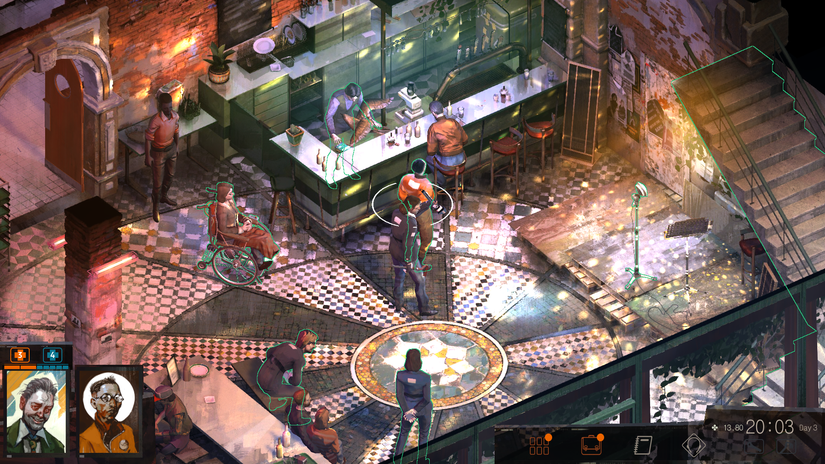Open the journal notebook icon
This screenshot has height=464, width=825.
pyautogui.click(x=644, y=445)
